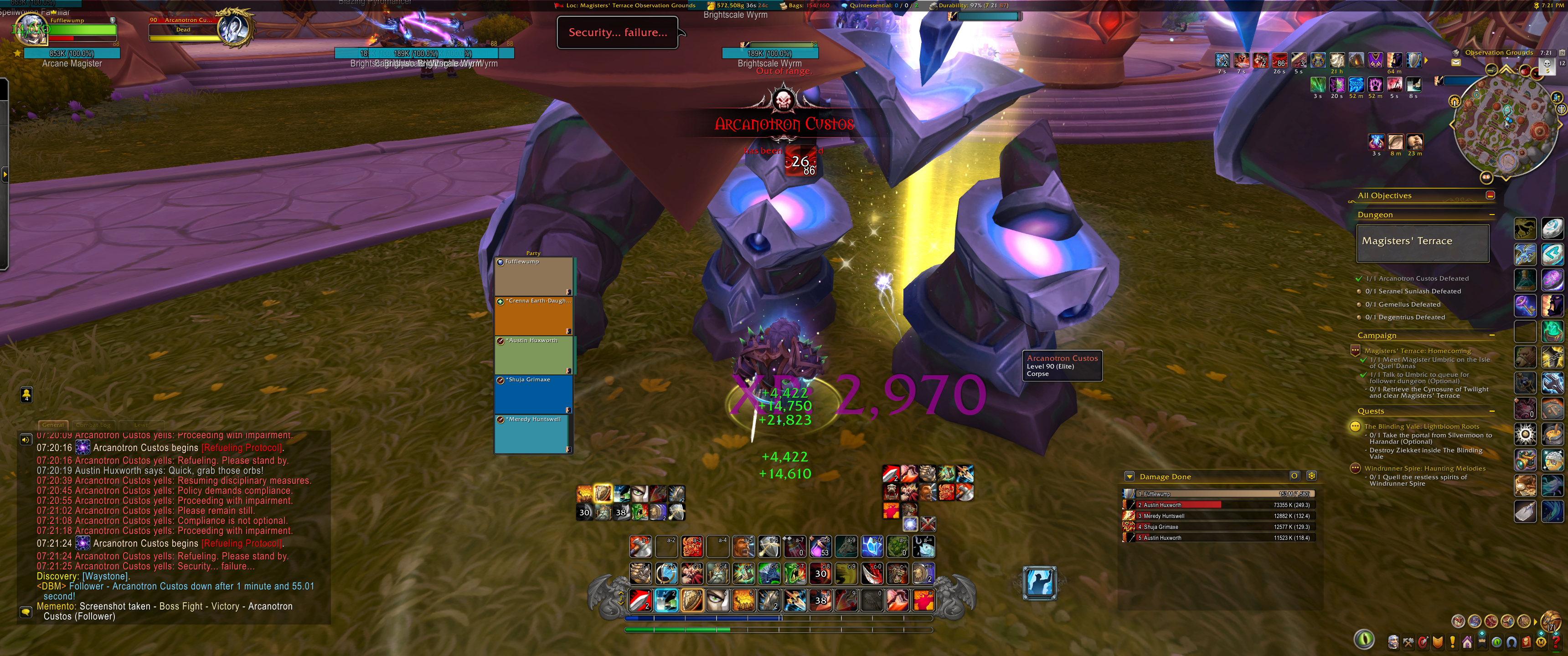Open the minimap

tap(1507, 125)
